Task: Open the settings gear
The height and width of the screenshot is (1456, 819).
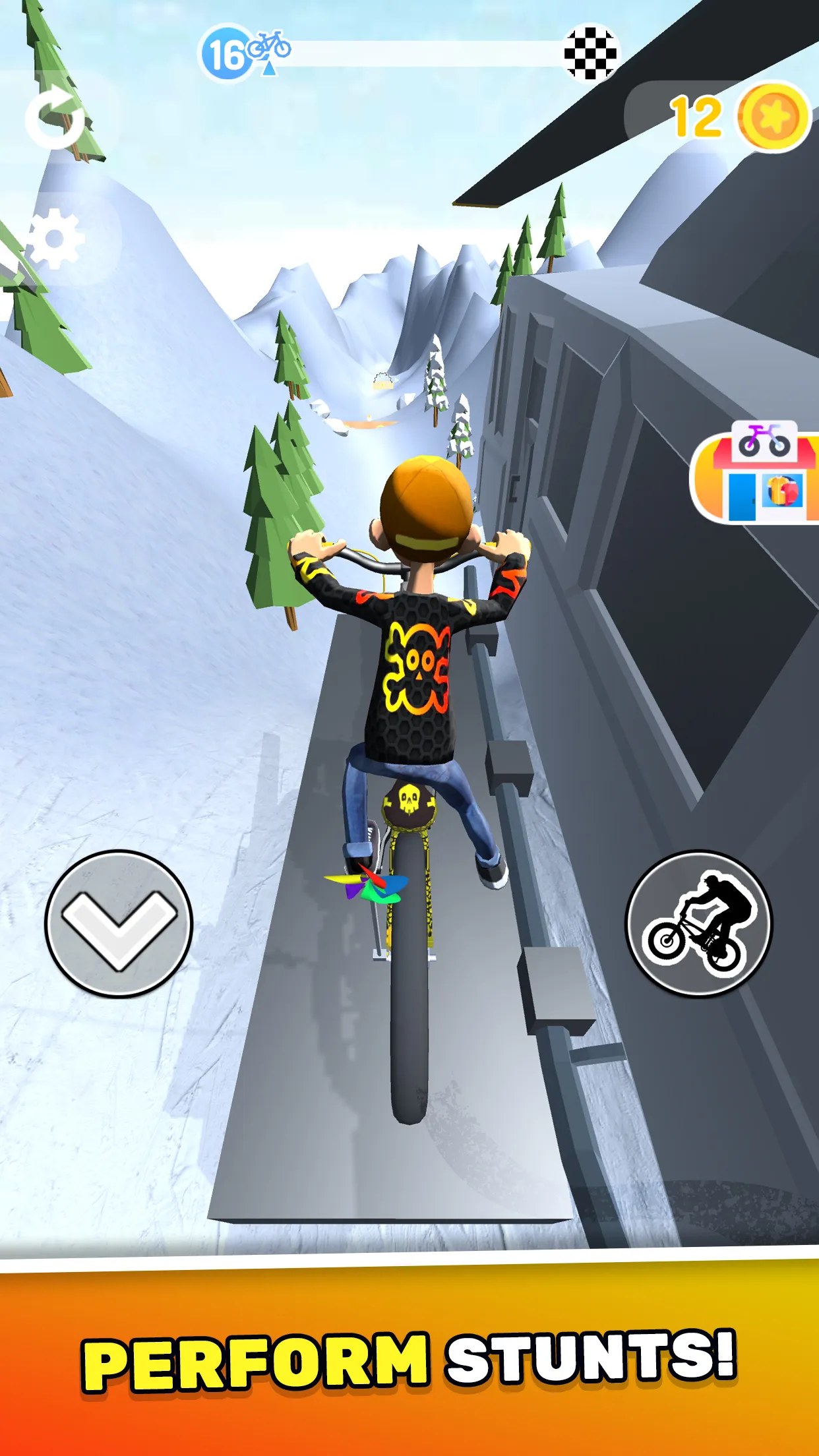Action: 55,239
